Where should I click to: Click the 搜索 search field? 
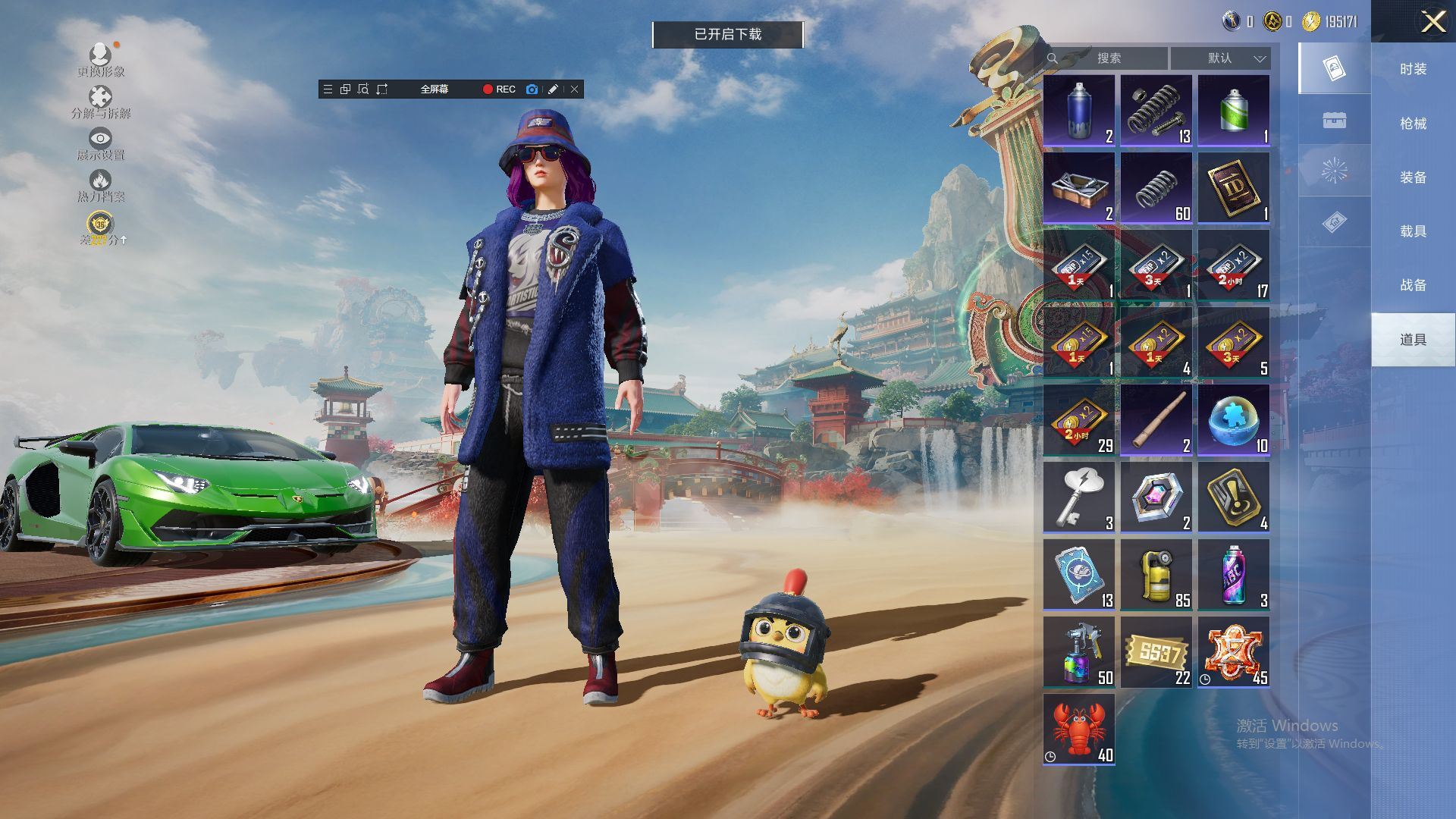coord(1108,58)
